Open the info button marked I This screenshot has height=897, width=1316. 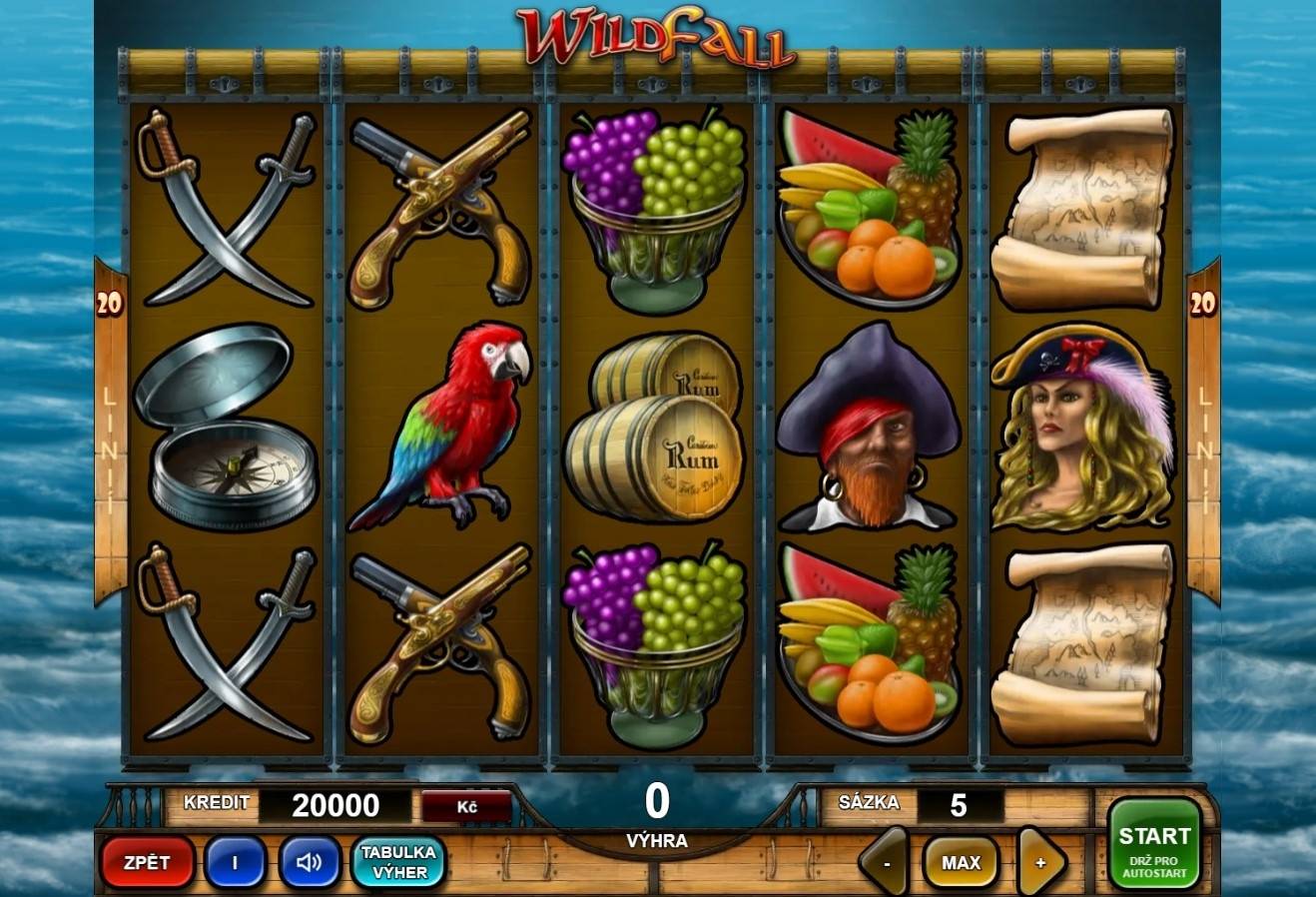coord(235,862)
